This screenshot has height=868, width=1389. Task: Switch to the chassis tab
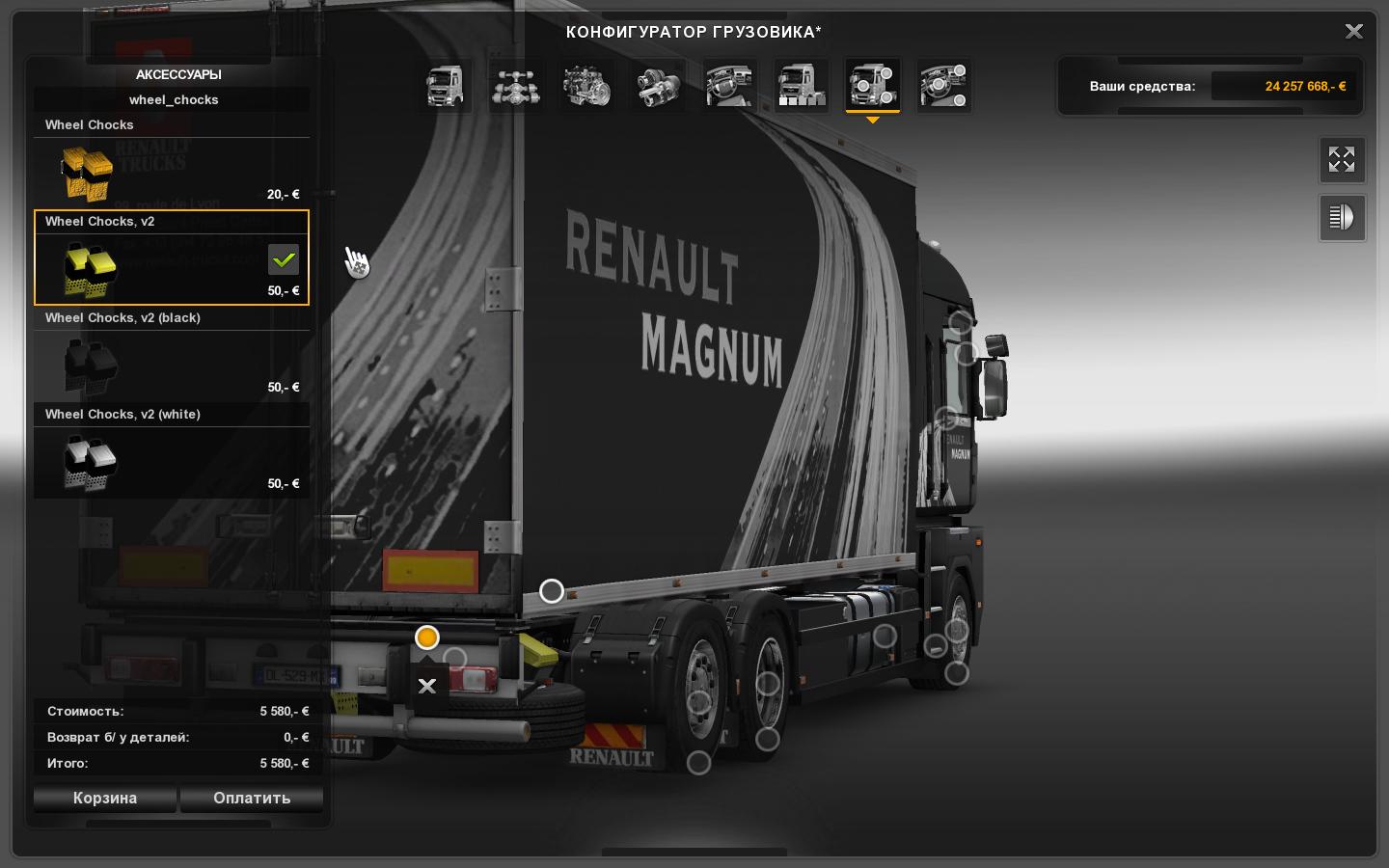point(515,86)
